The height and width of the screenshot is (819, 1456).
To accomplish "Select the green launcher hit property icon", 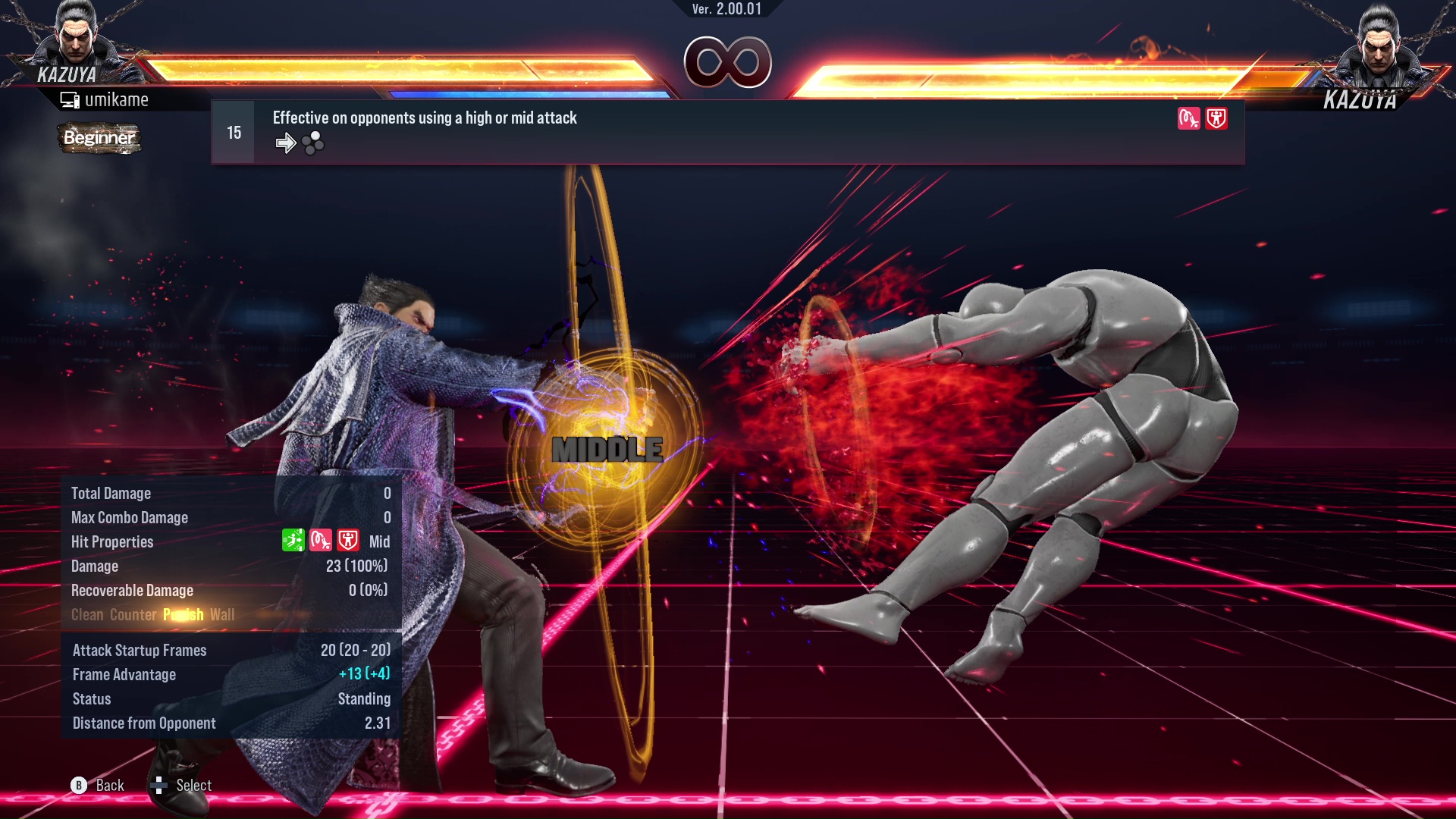I will tap(294, 541).
